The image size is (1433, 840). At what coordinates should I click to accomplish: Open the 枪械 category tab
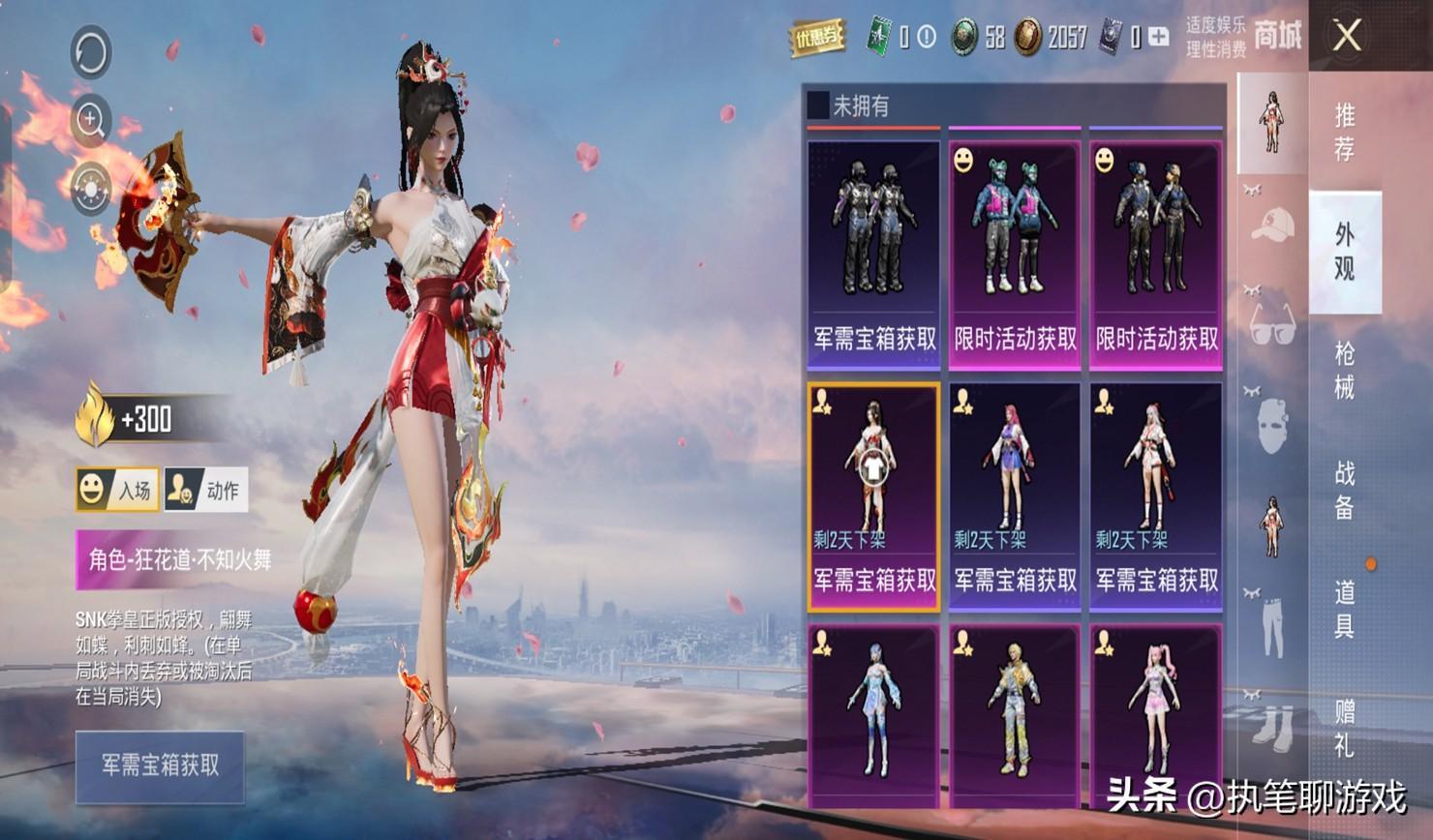[x=1344, y=370]
